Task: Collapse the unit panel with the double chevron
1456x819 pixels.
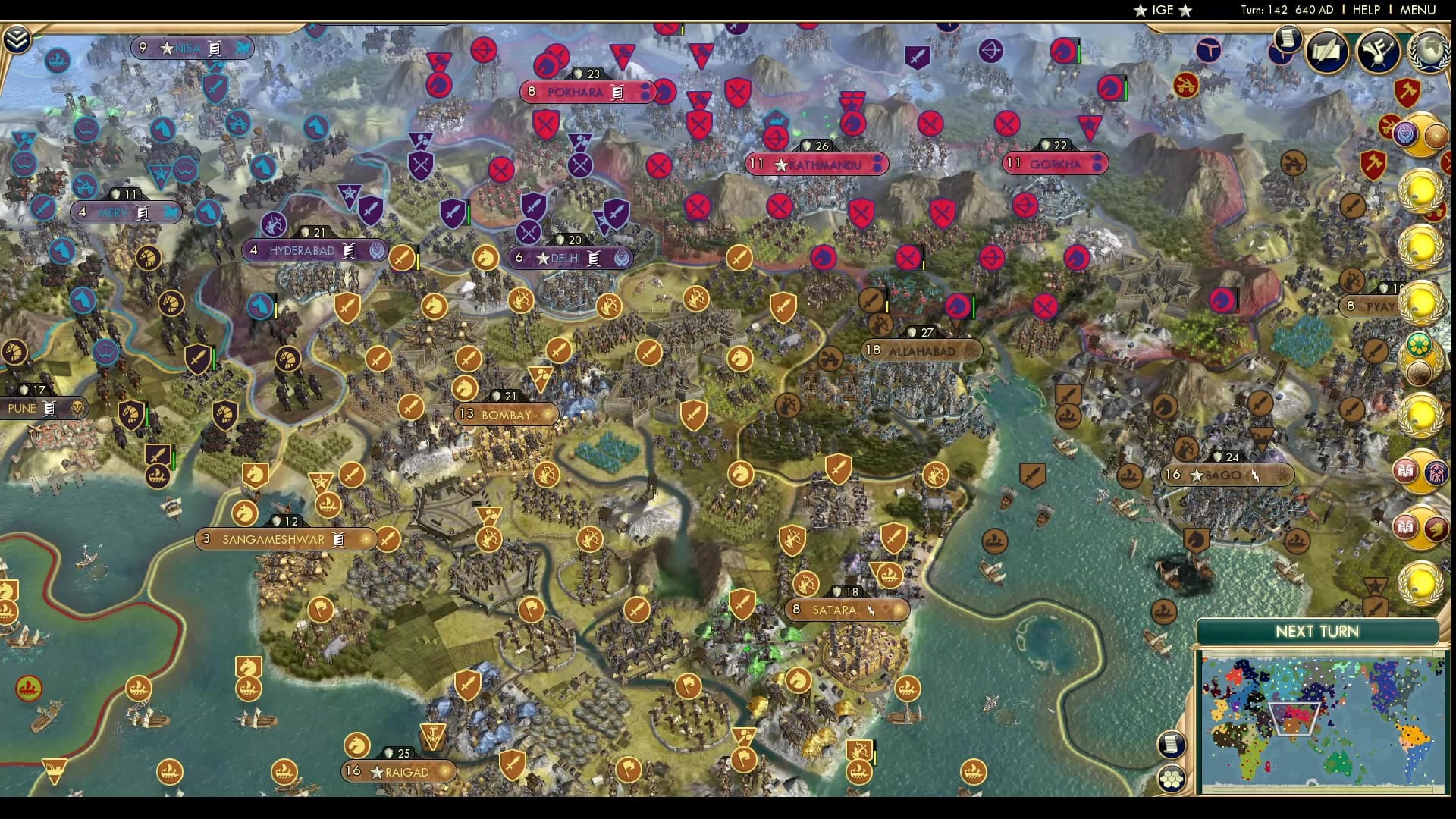Action: 16,38
